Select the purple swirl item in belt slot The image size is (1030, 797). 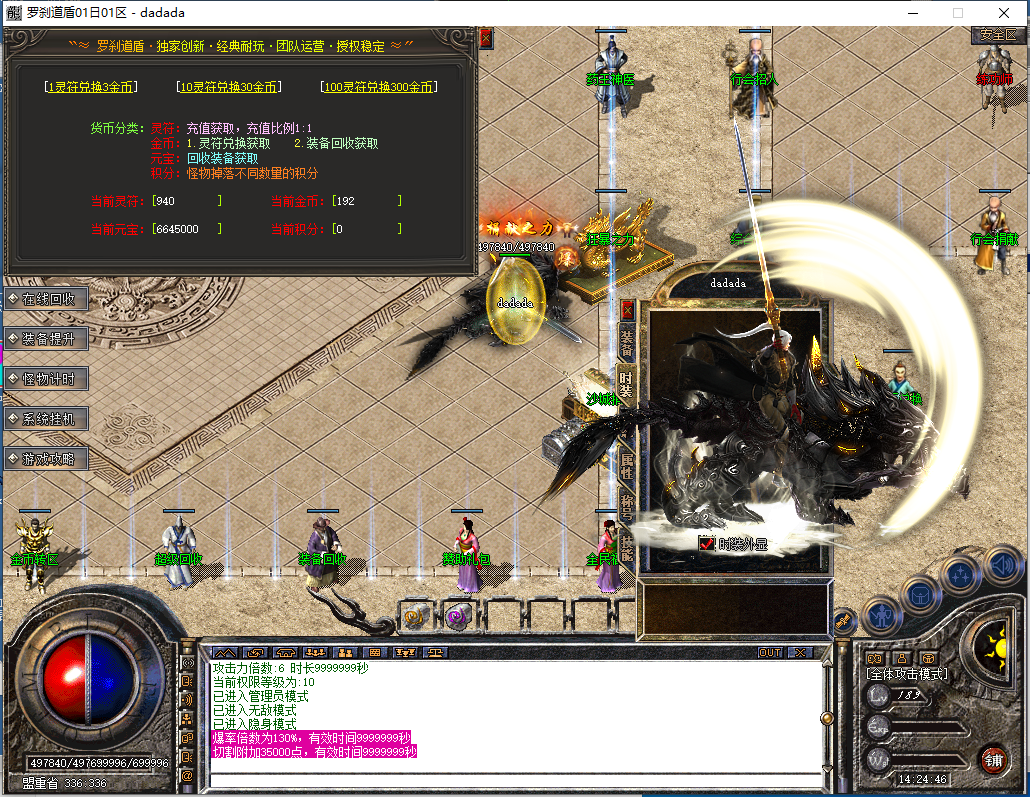point(459,616)
